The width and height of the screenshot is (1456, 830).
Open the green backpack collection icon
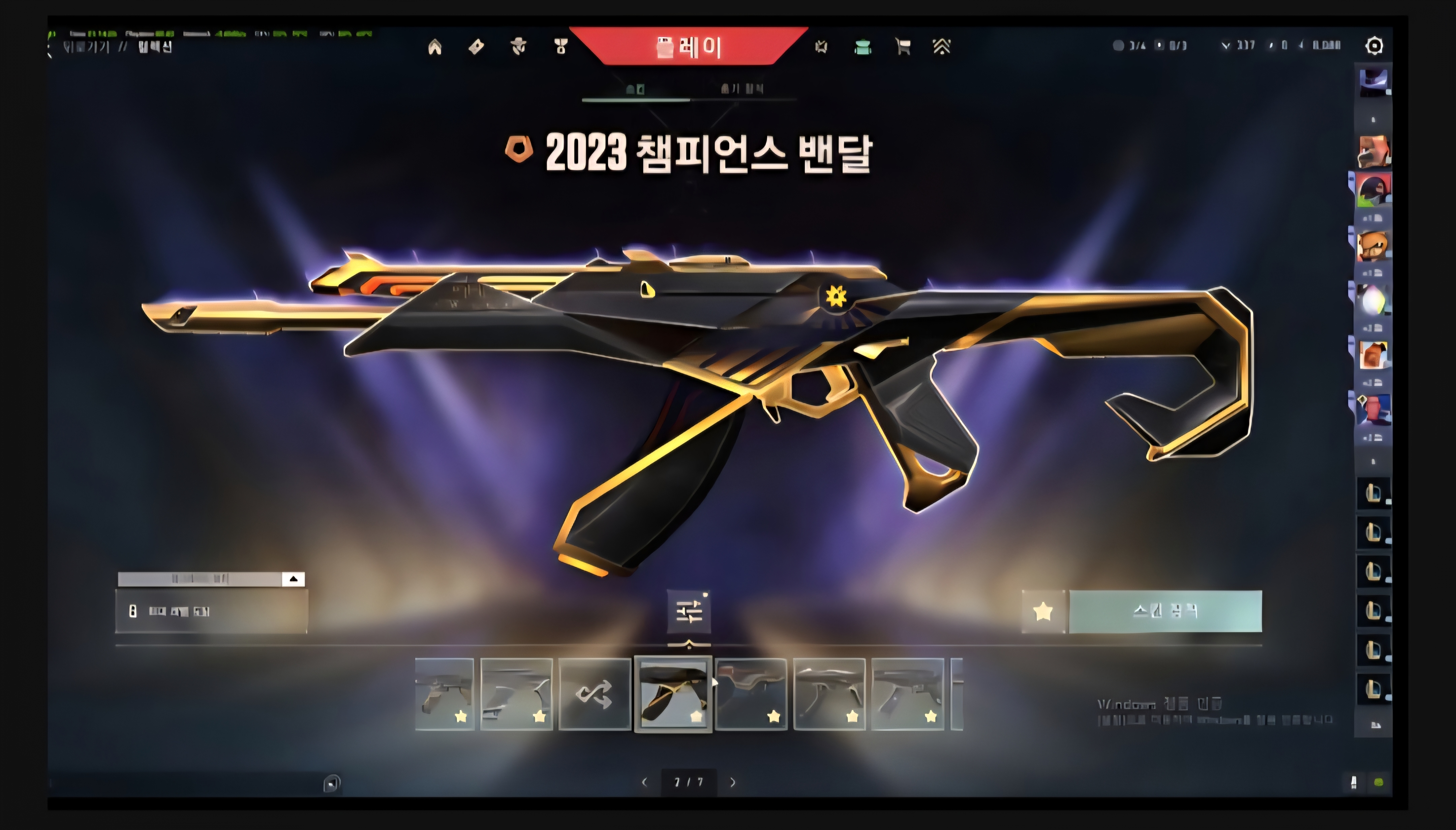click(x=863, y=47)
